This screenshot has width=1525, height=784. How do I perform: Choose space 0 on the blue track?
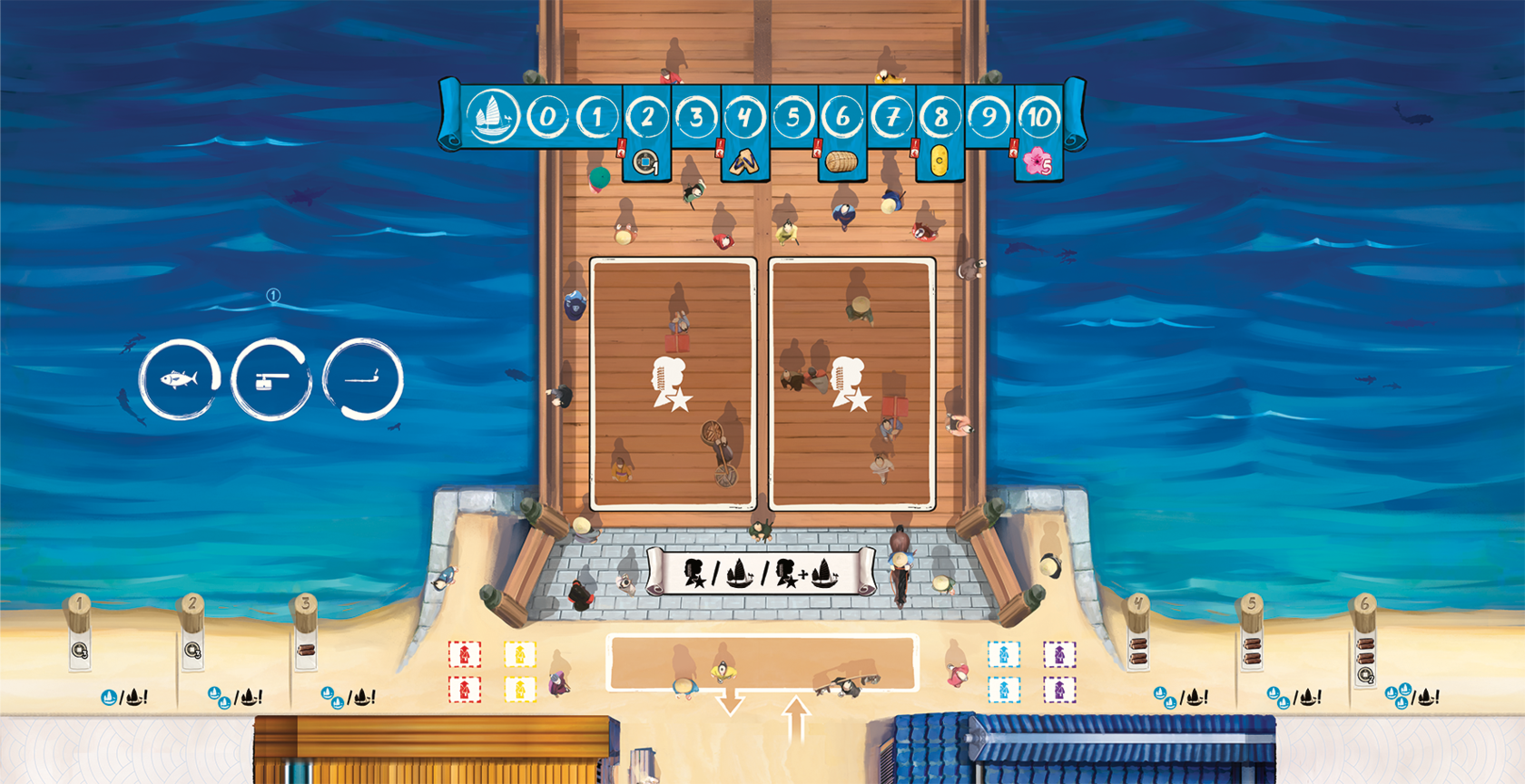547,117
